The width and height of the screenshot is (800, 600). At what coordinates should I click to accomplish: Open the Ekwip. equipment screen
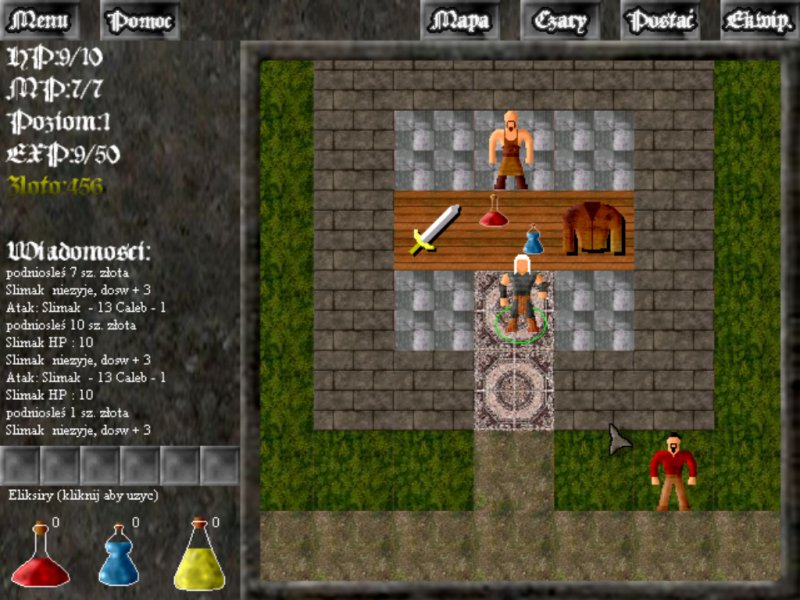pyautogui.click(x=759, y=20)
